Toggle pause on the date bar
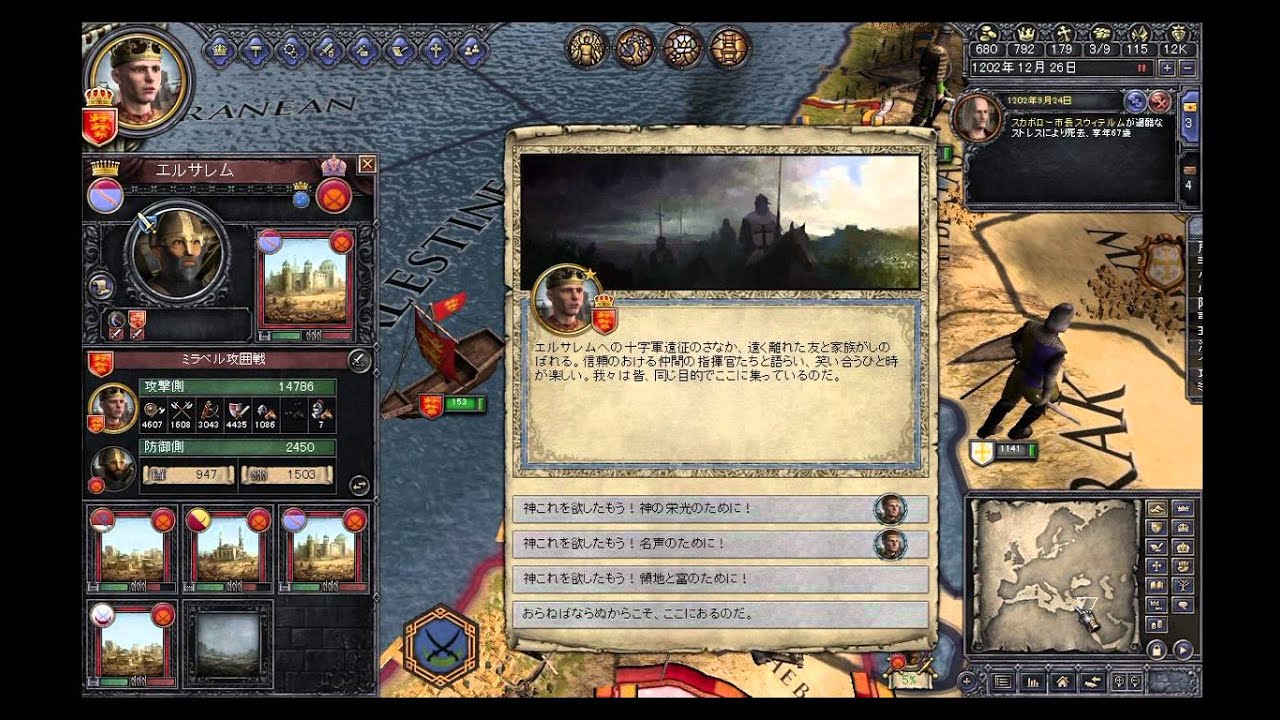The width and height of the screenshot is (1280, 720). [x=1141, y=68]
